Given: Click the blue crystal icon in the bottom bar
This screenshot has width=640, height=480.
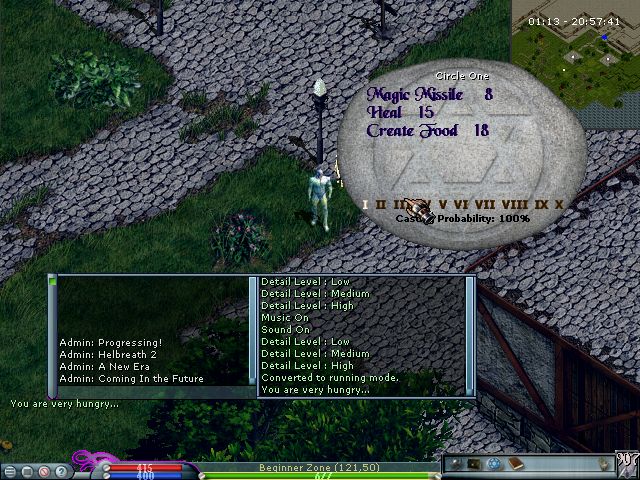Looking at the screenshot, I should click(494, 464).
